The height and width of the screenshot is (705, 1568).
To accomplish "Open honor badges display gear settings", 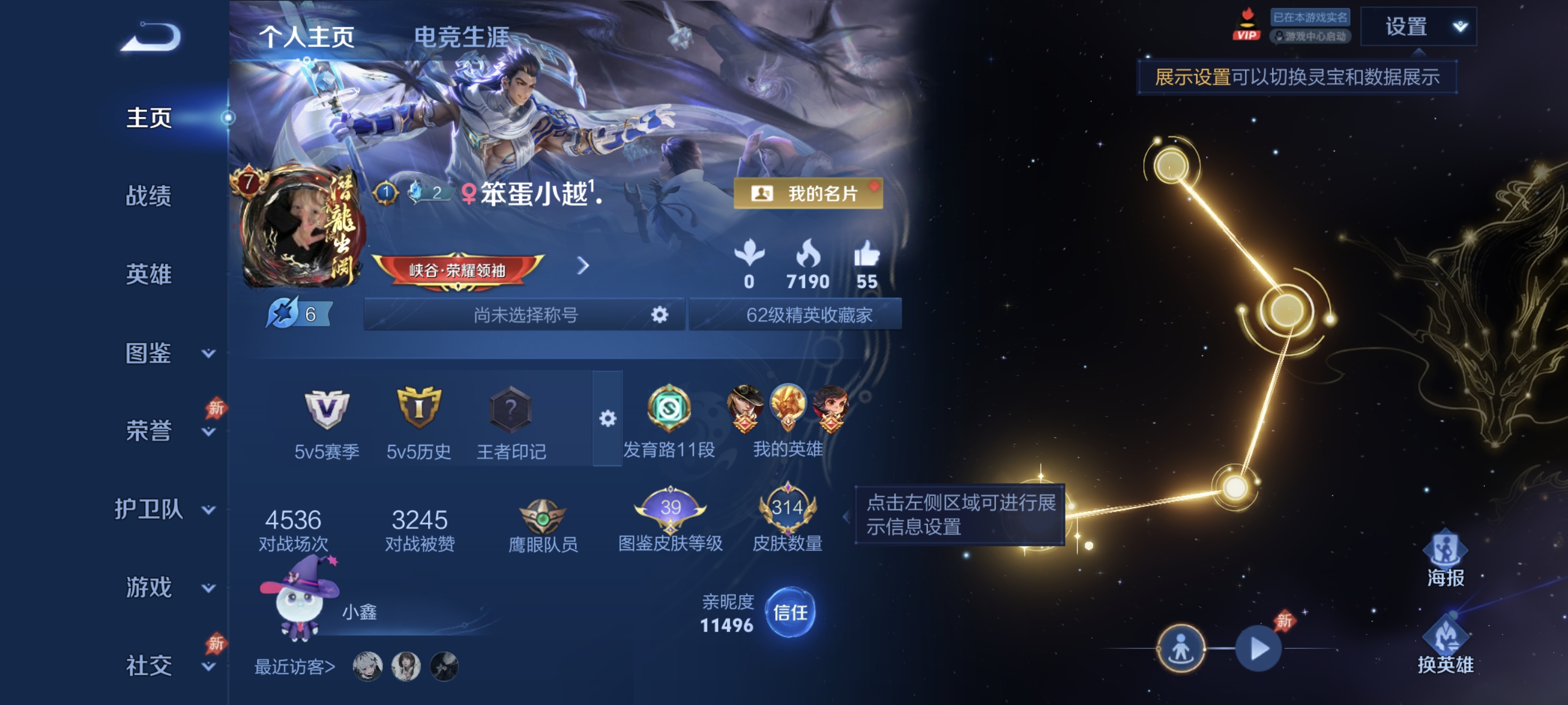I will pyautogui.click(x=607, y=419).
